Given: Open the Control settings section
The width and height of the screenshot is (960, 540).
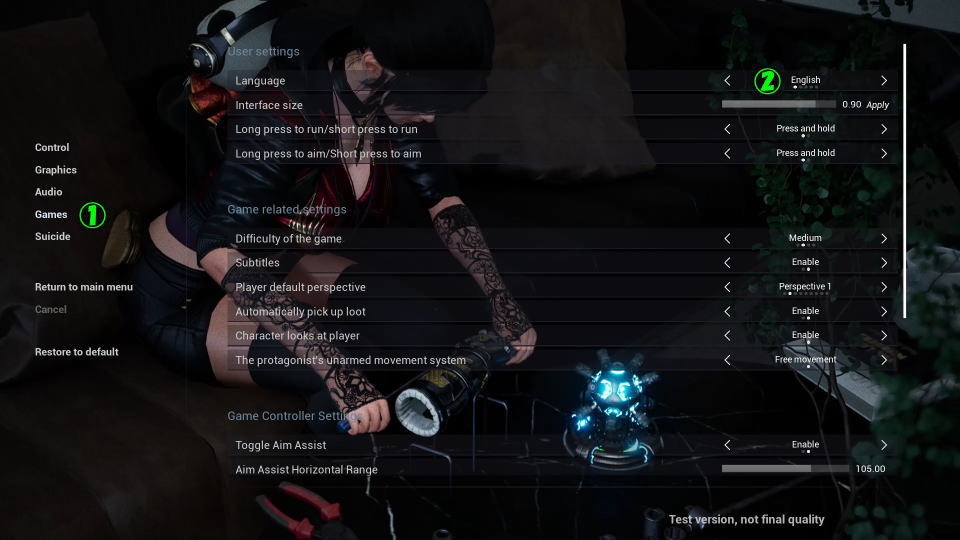Looking at the screenshot, I should (52, 148).
